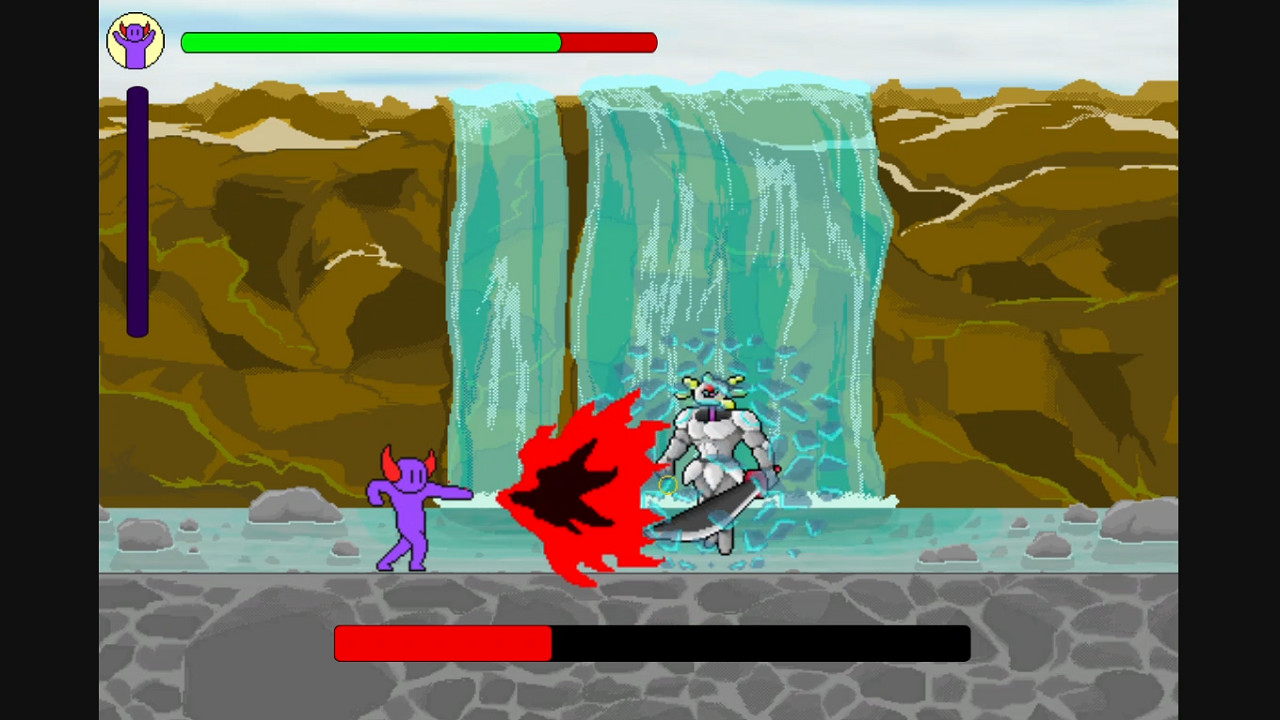Click the boss health bar at the bottom
1280x720 pixels.
coord(650,643)
